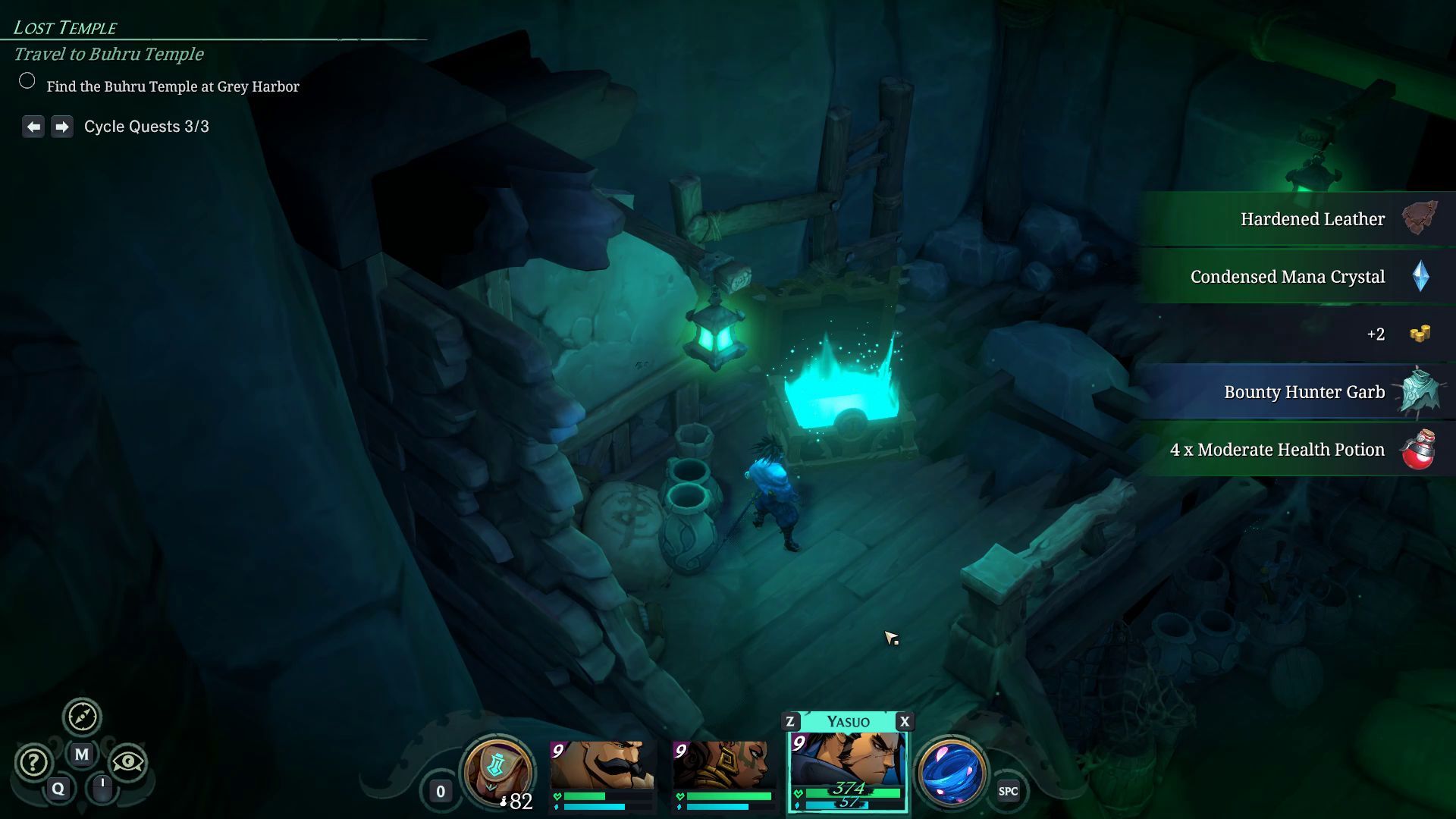Click the Cycle Quests 3/3 label

click(x=147, y=126)
